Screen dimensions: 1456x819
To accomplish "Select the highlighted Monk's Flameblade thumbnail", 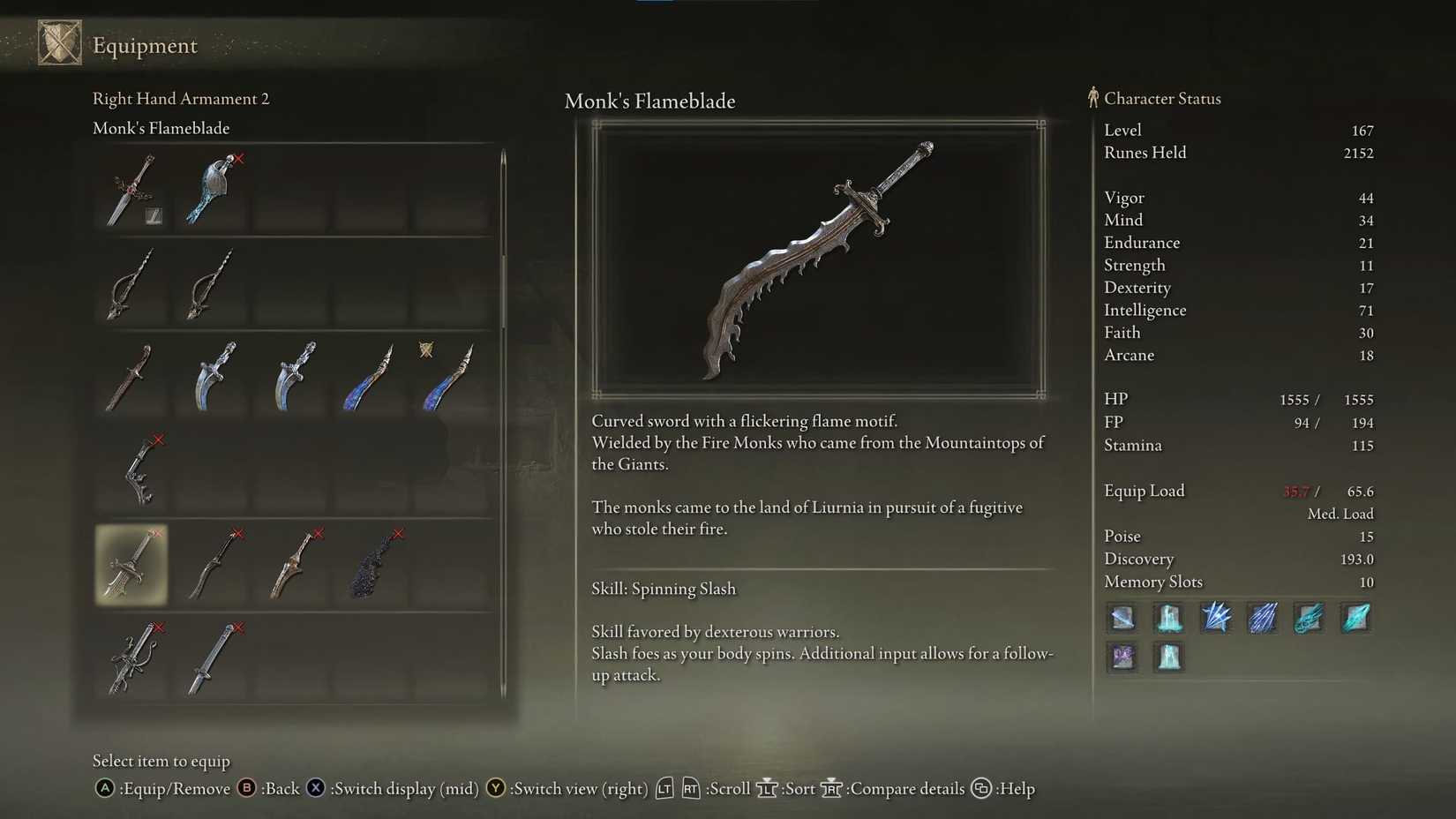I will pos(131,565).
